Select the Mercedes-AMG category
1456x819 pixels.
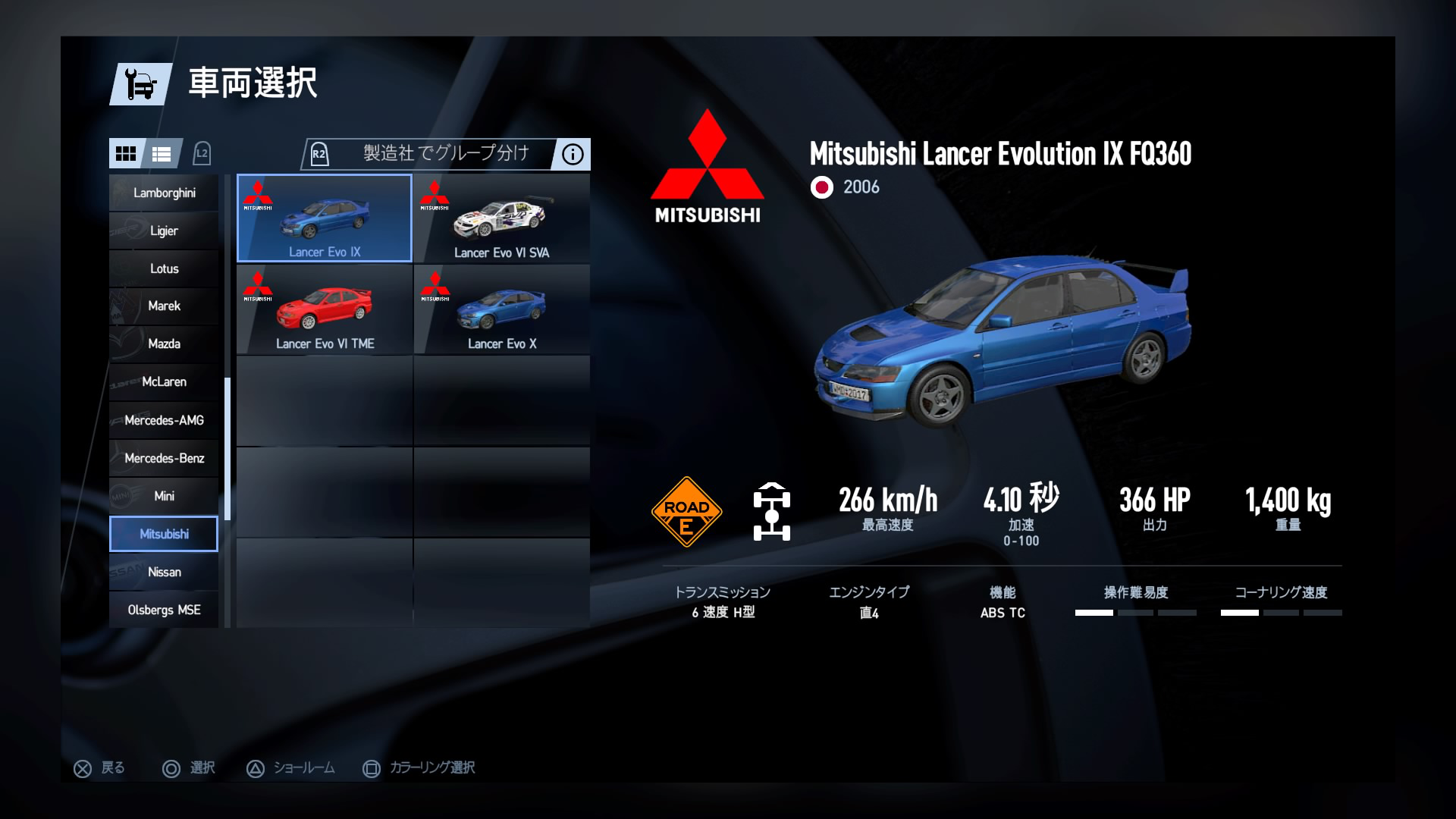point(163,419)
